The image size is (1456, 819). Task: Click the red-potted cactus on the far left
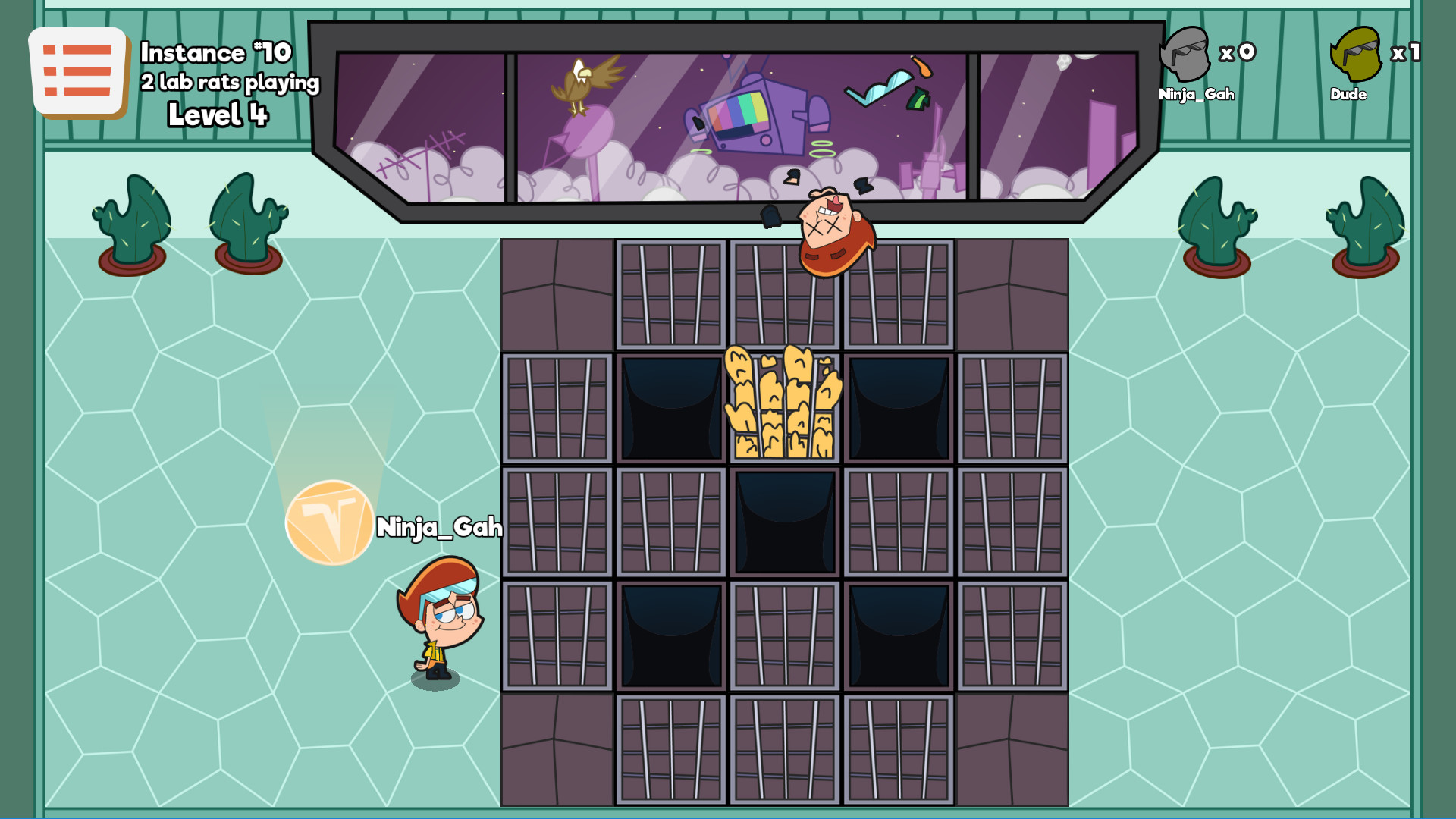click(129, 220)
